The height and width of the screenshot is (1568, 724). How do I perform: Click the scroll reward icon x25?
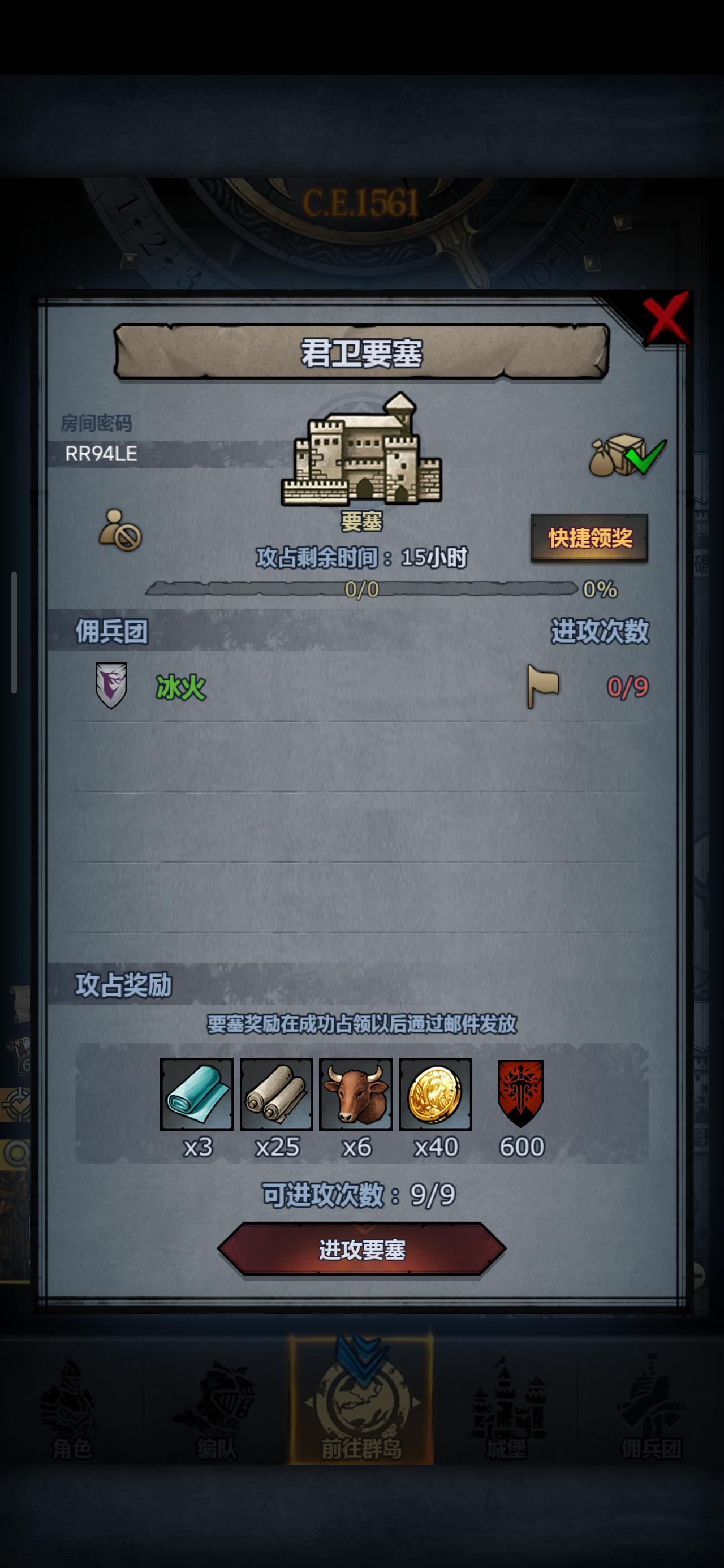pyautogui.click(x=277, y=1094)
